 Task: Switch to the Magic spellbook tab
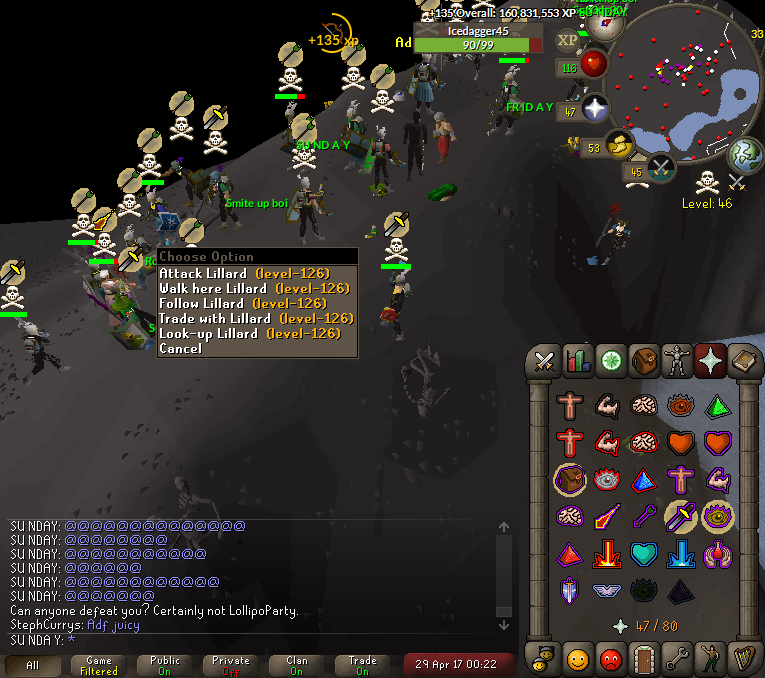[743, 360]
